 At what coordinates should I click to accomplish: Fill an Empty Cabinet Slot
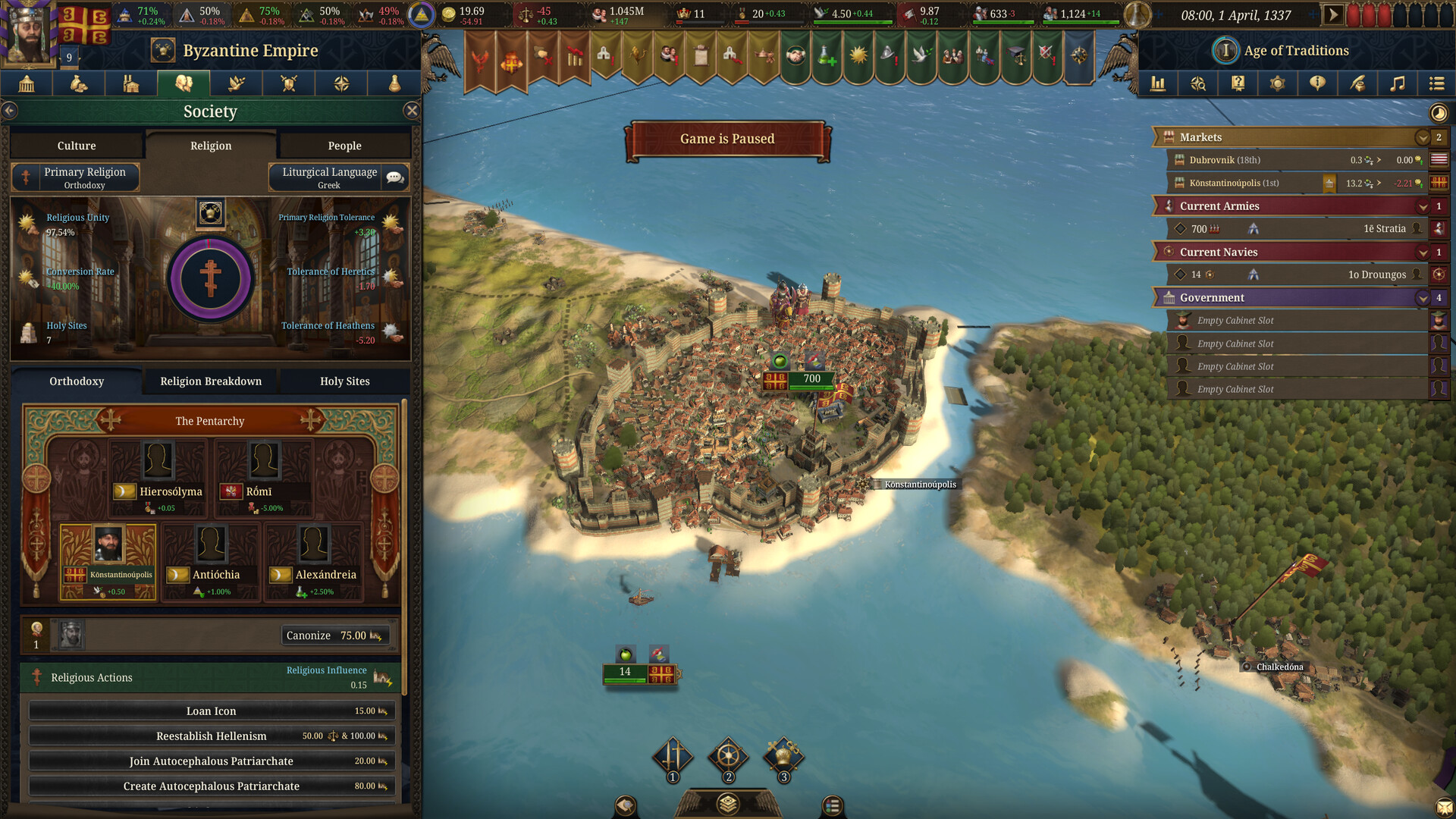tap(1289, 320)
